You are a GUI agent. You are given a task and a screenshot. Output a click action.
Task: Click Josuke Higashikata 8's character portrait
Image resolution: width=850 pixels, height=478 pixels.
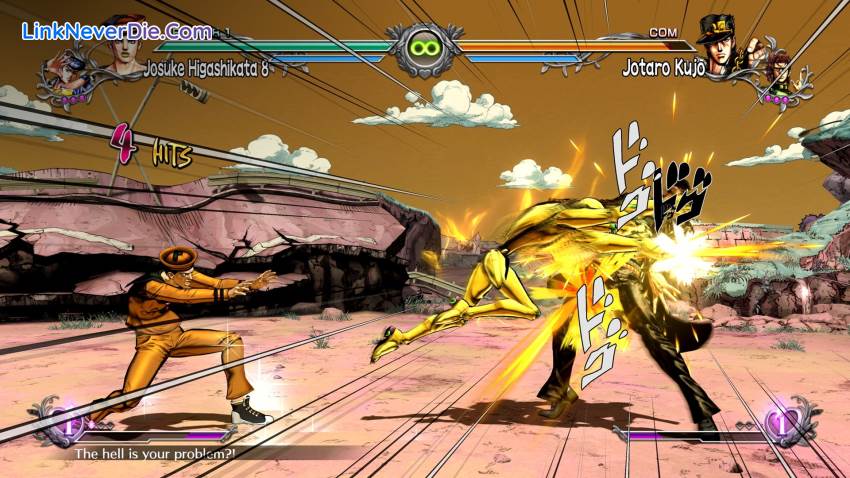(x=122, y=45)
